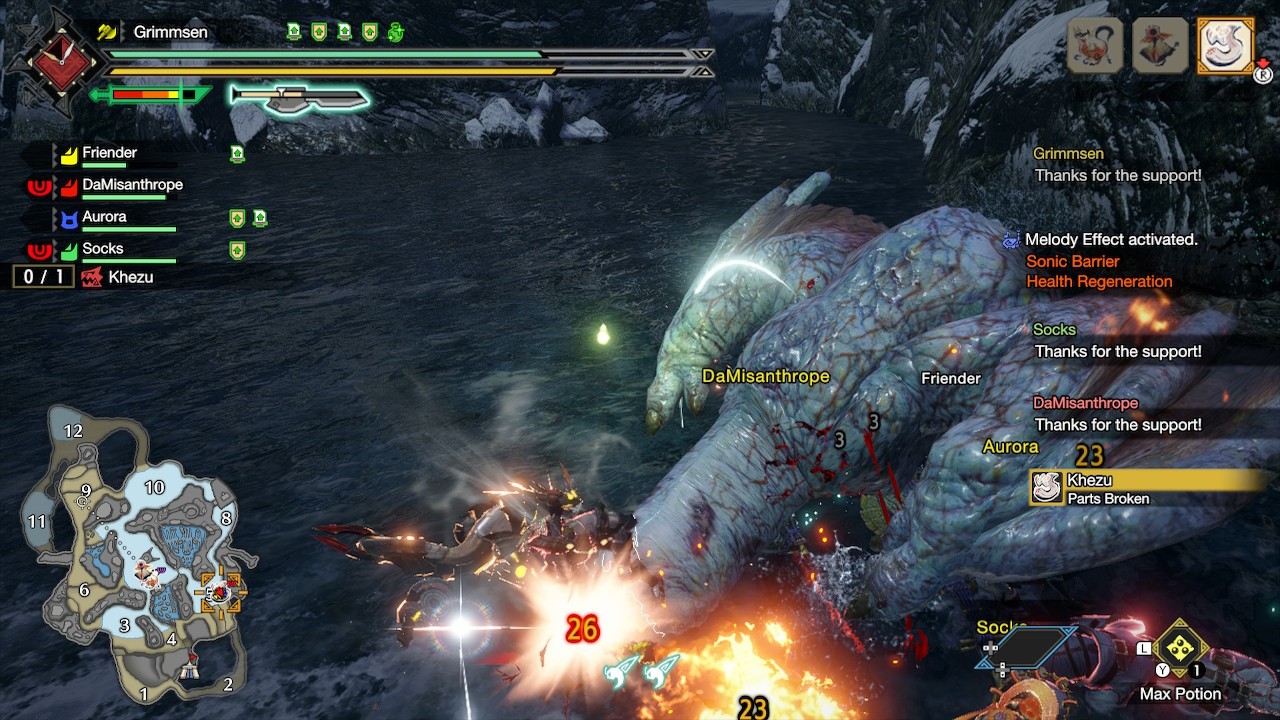Screen dimensions: 1280x720
Task: Select Aurora in the party list
Action: (104, 218)
